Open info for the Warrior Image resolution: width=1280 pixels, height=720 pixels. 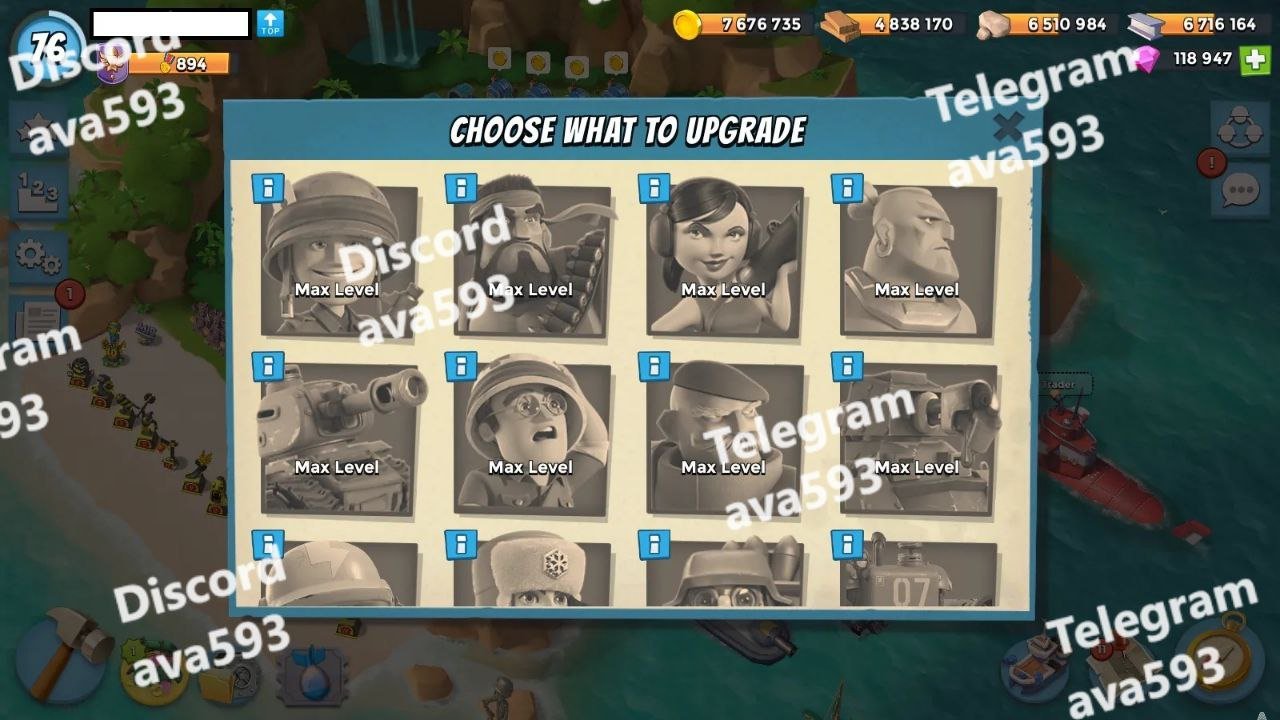pos(847,188)
